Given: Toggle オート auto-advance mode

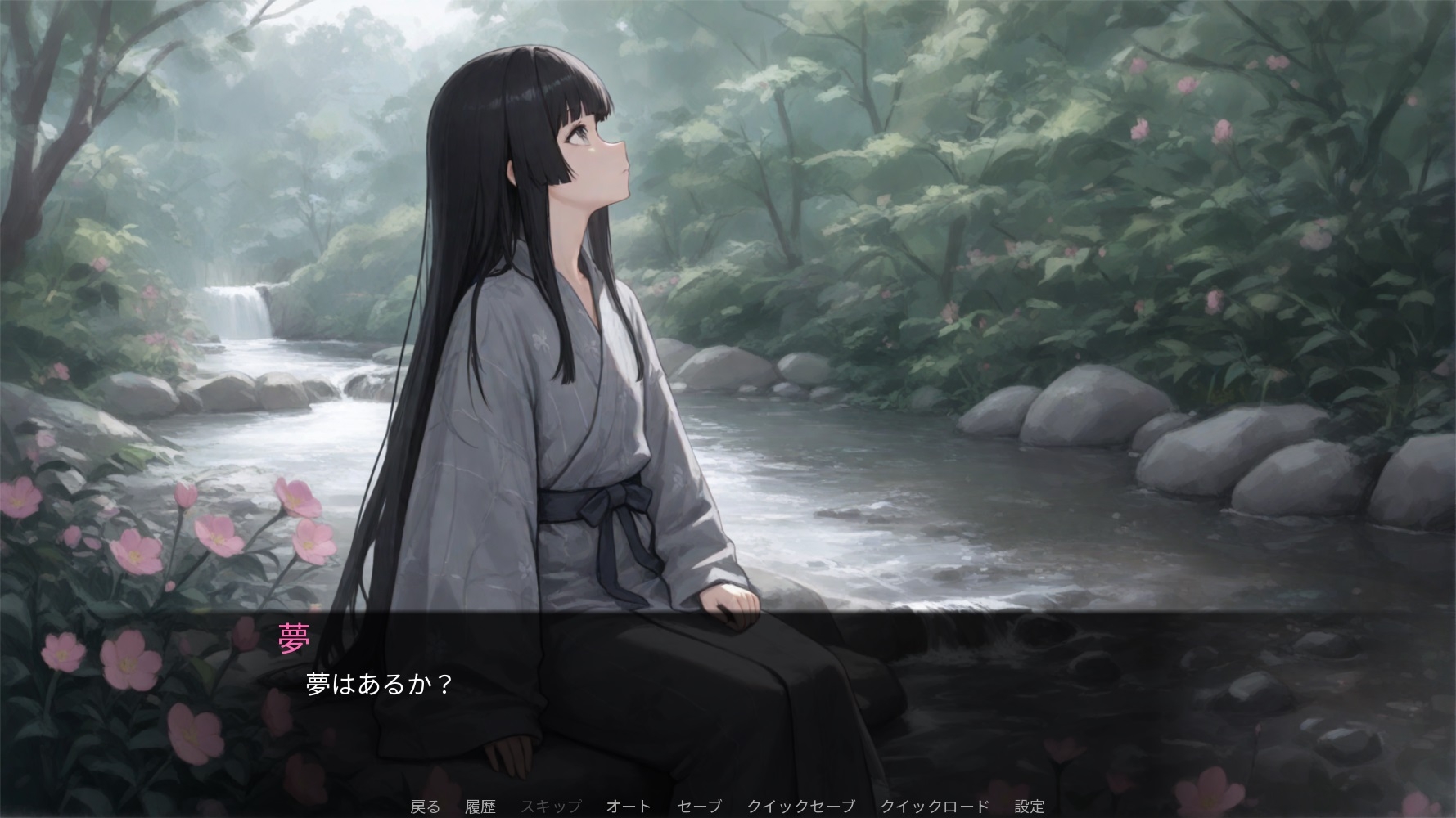Looking at the screenshot, I should point(629,807).
